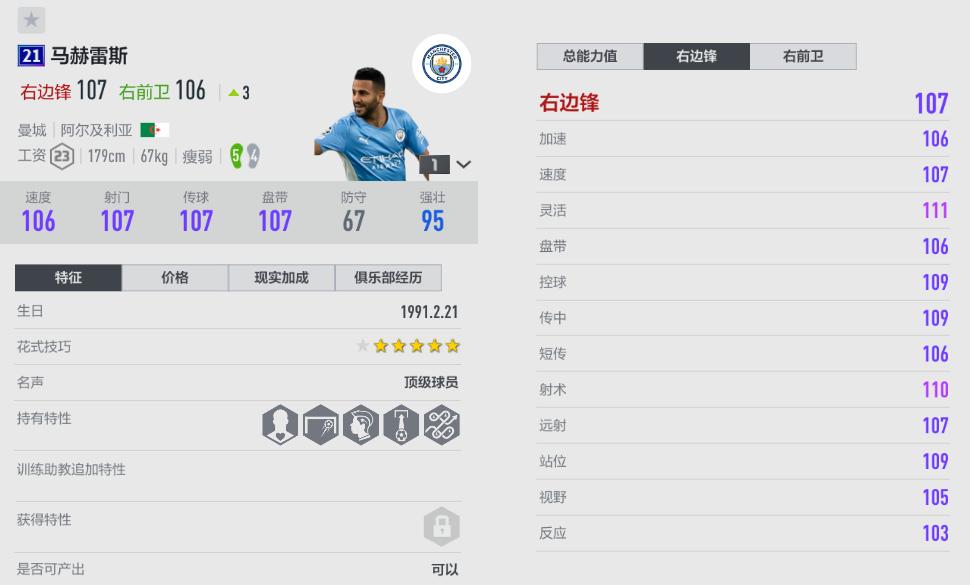Open the 俱乐部经历 tab
The height and width of the screenshot is (585, 970).
pos(388,278)
